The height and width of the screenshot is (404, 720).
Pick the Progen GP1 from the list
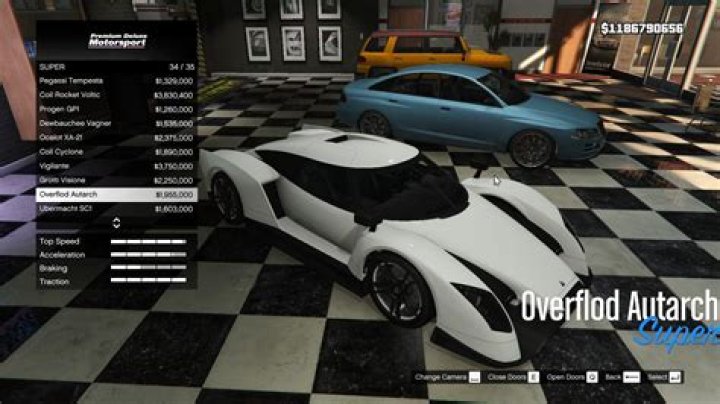pos(115,108)
